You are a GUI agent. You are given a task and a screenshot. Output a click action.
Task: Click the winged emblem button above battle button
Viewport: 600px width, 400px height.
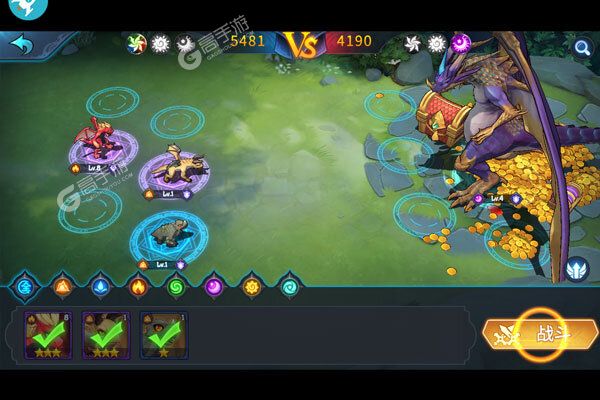(575, 270)
